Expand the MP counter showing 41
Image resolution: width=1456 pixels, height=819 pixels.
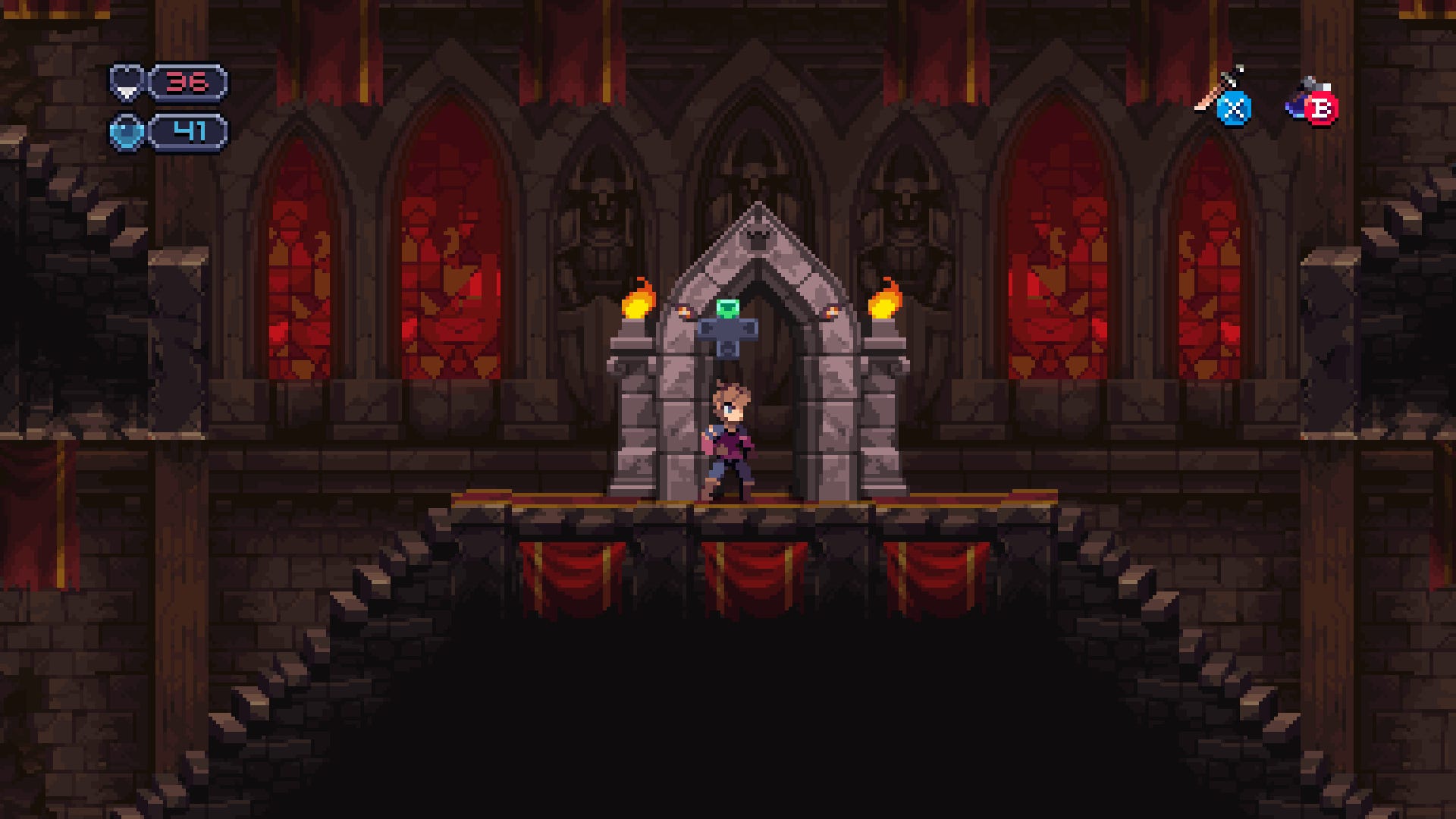pyautogui.click(x=189, y=130)
